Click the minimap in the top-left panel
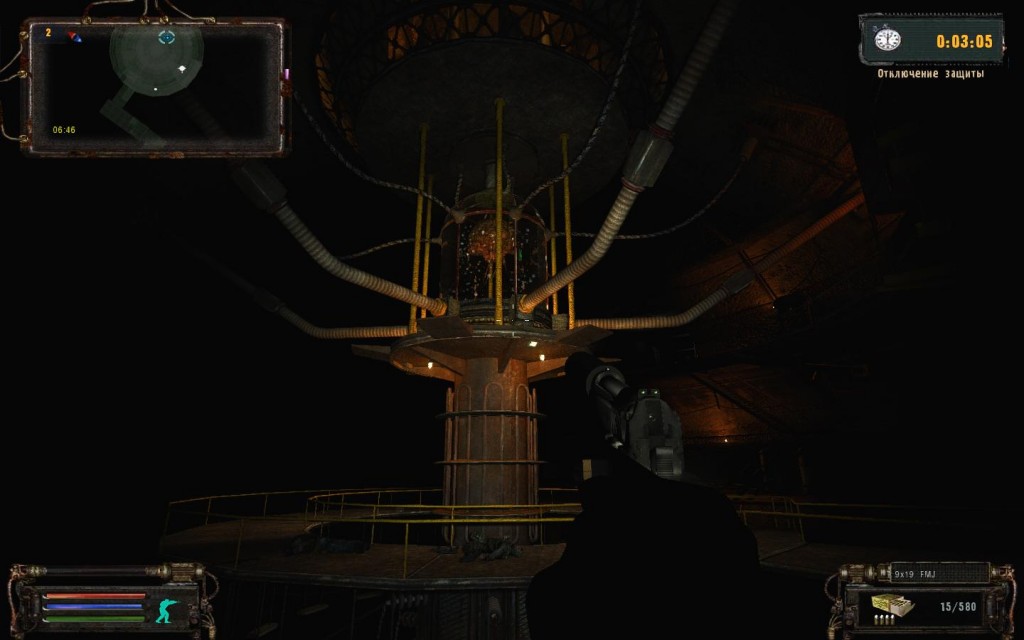 click(155, 87)
